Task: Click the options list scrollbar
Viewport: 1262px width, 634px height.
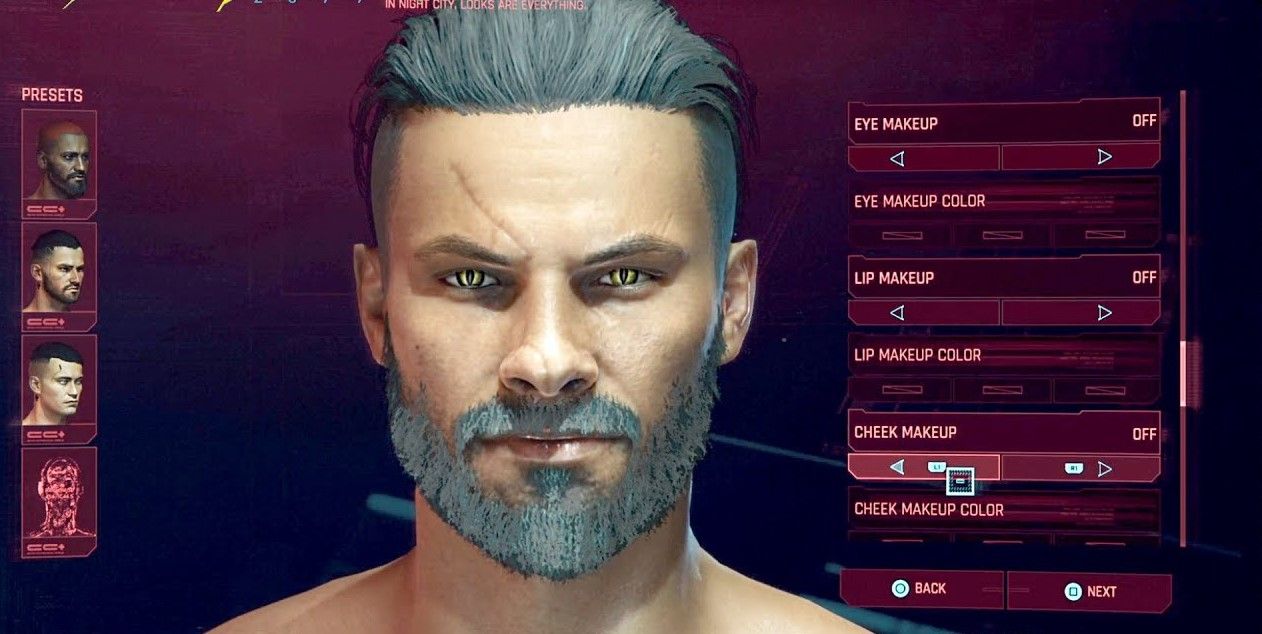Action: [x=1183, y=374]
